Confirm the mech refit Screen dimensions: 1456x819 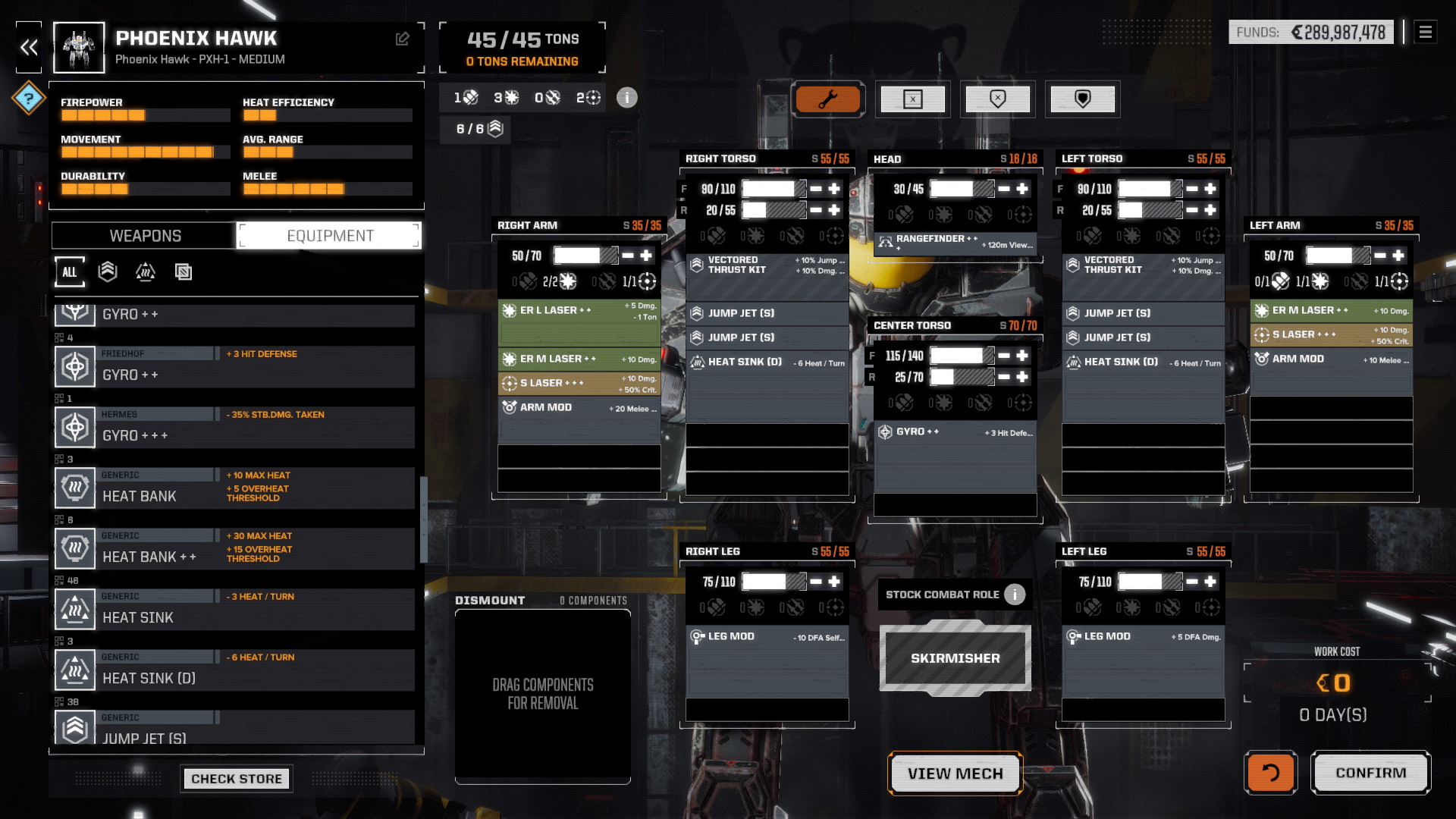[x=1370, y=773]
